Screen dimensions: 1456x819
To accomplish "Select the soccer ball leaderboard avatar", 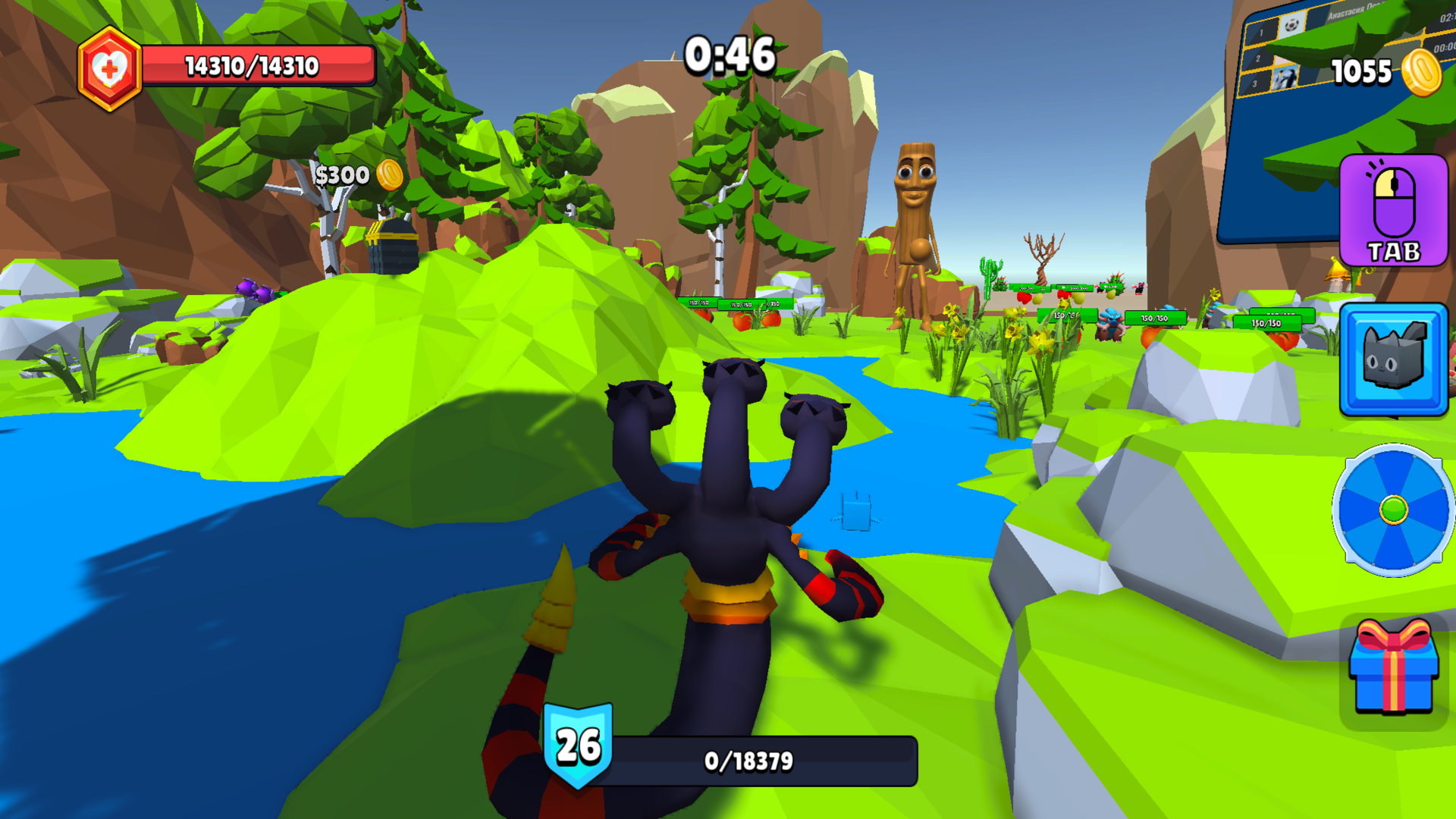I will (1293, 27).
